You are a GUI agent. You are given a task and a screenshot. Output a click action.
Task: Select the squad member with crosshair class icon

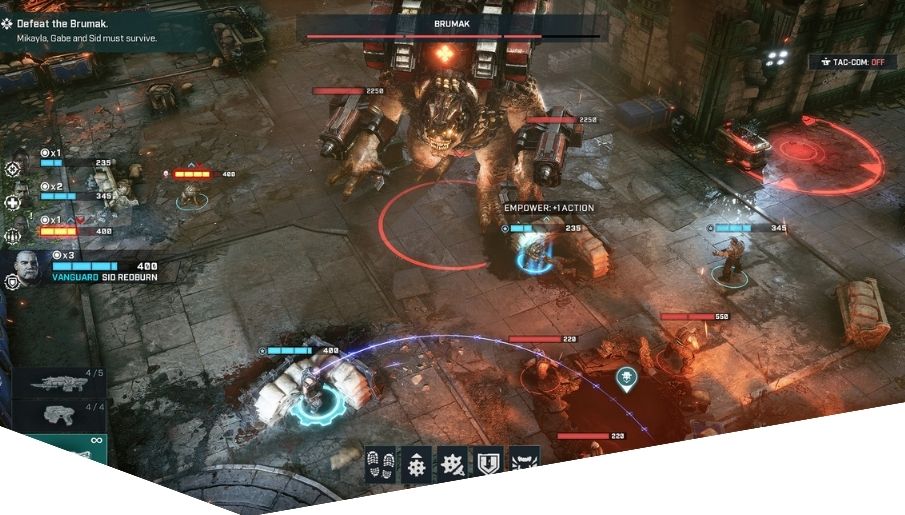[13, 169]
